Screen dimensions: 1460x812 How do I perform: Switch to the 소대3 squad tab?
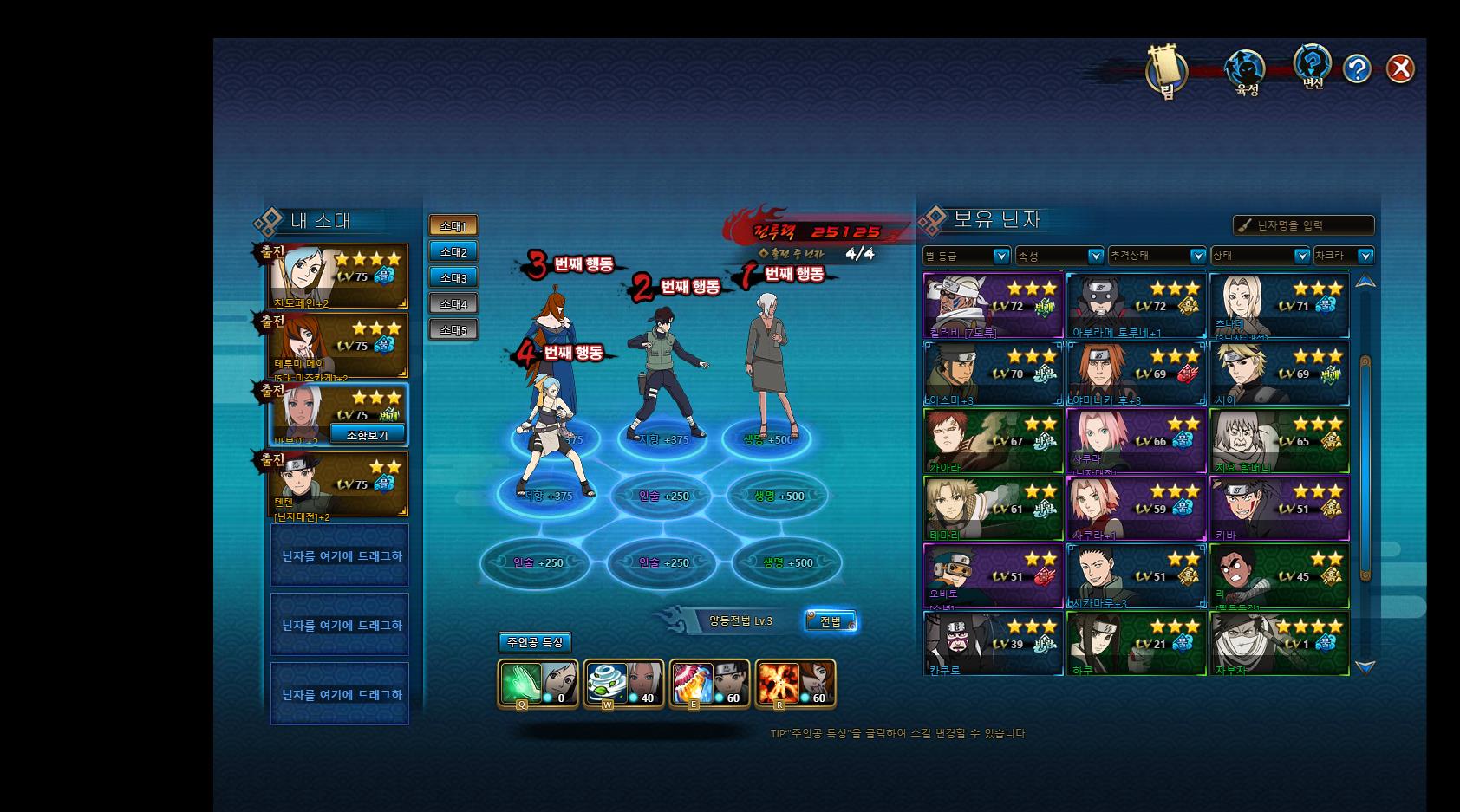pyautogui.click(x=453, y=278)
